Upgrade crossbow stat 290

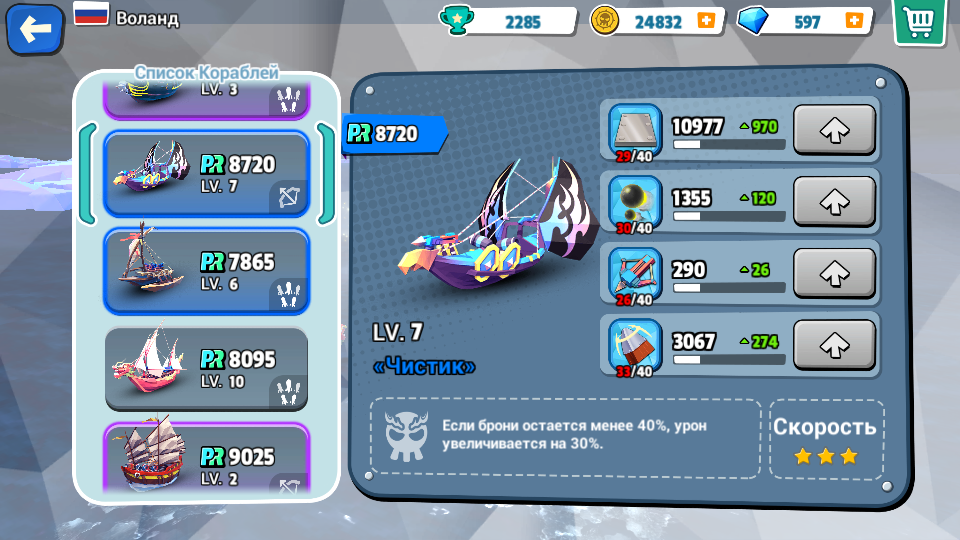(833, 273)
